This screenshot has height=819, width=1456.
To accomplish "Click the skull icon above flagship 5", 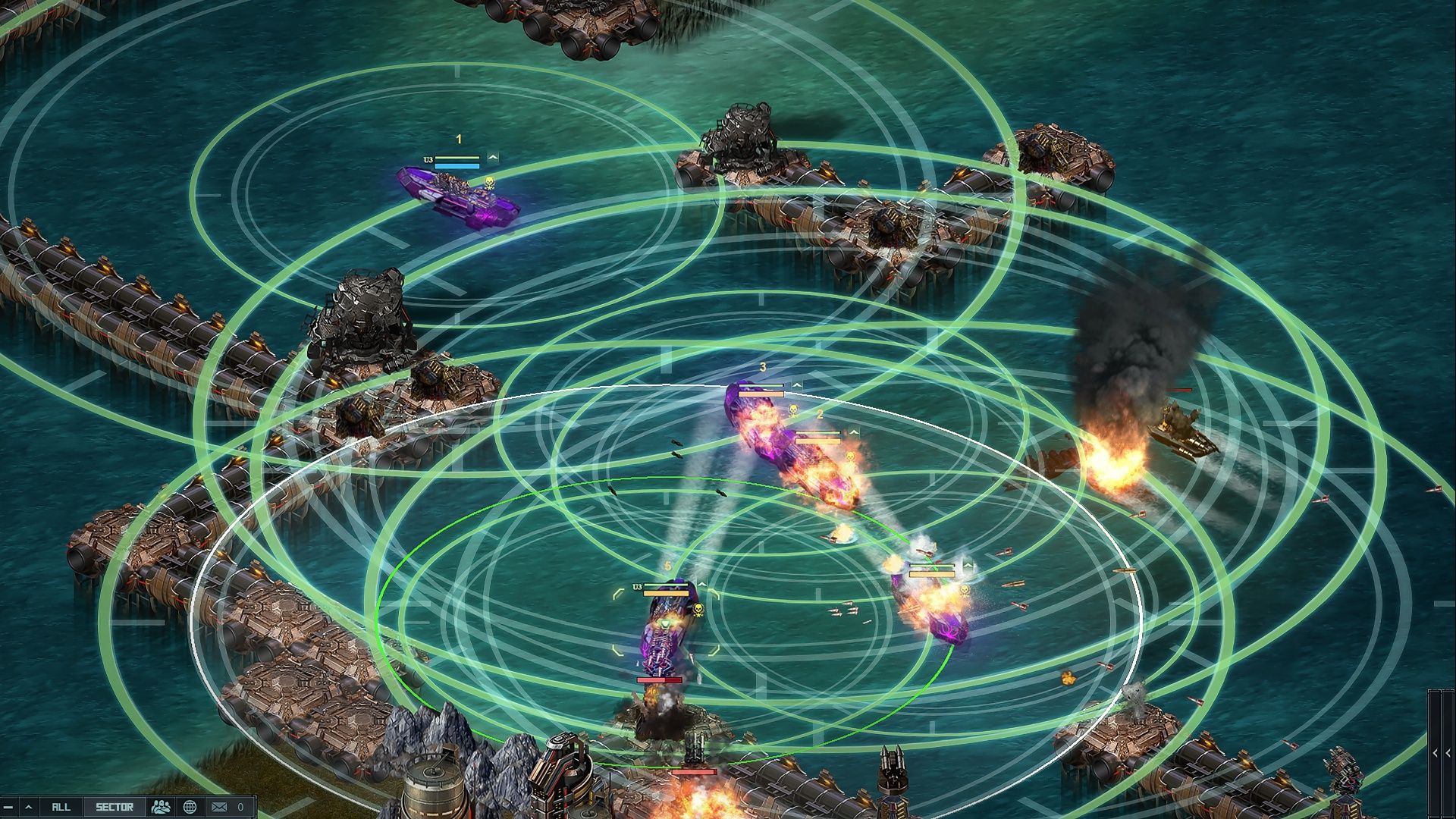I will point(698,609).
